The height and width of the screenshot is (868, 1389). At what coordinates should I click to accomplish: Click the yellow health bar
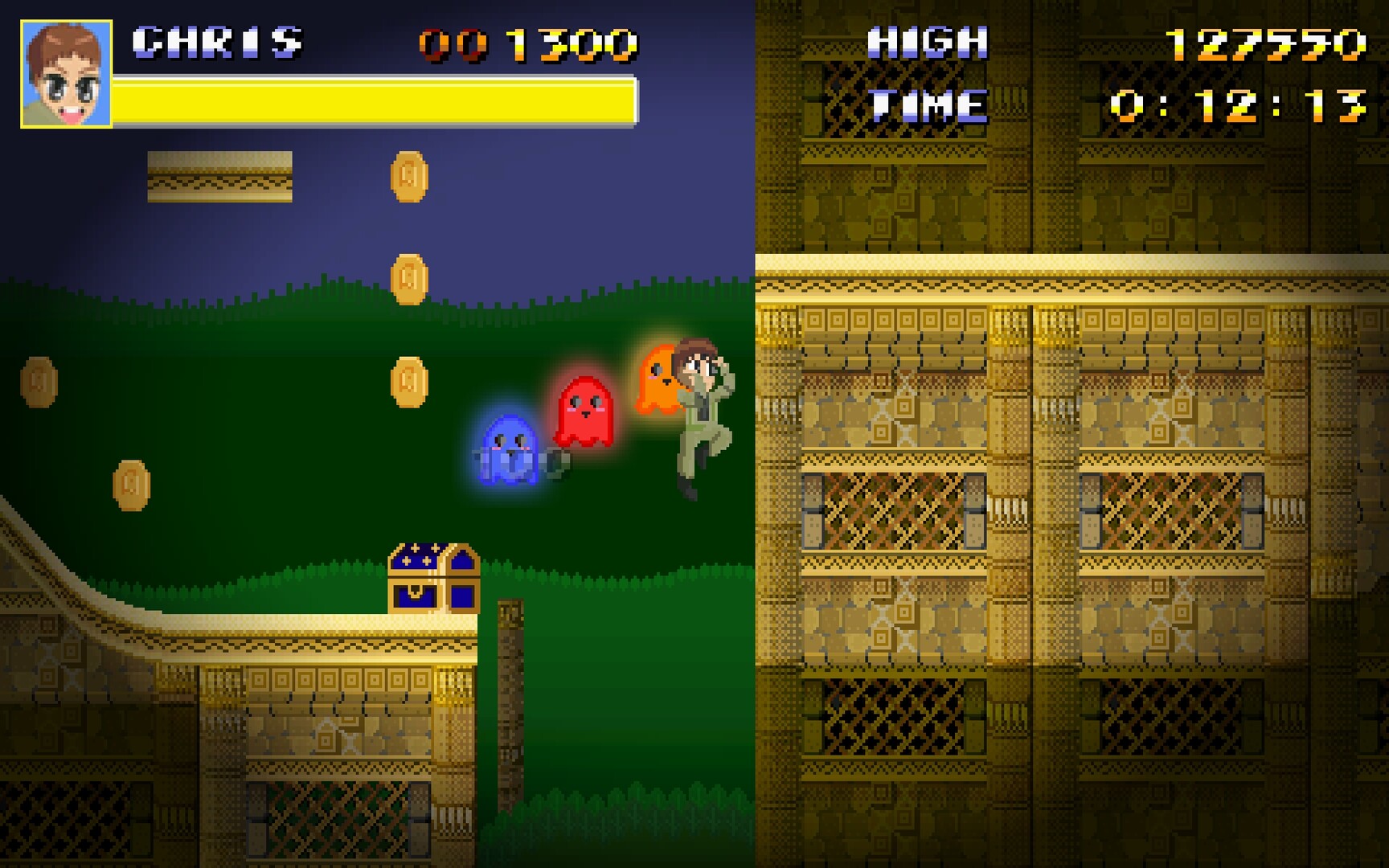tap(374, 98)
